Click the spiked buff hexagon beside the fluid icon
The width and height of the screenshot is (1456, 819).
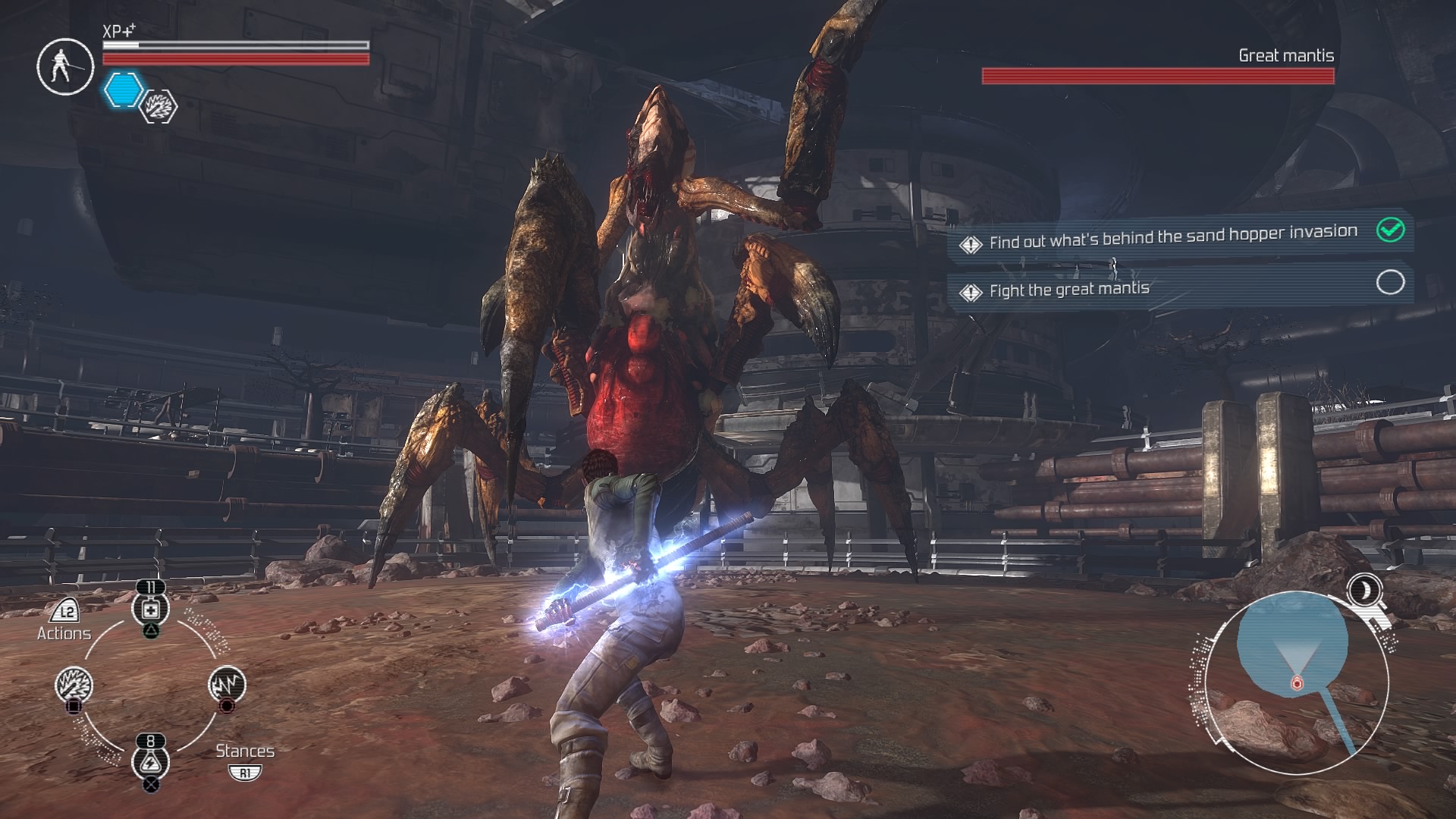[x=157, y=108]
